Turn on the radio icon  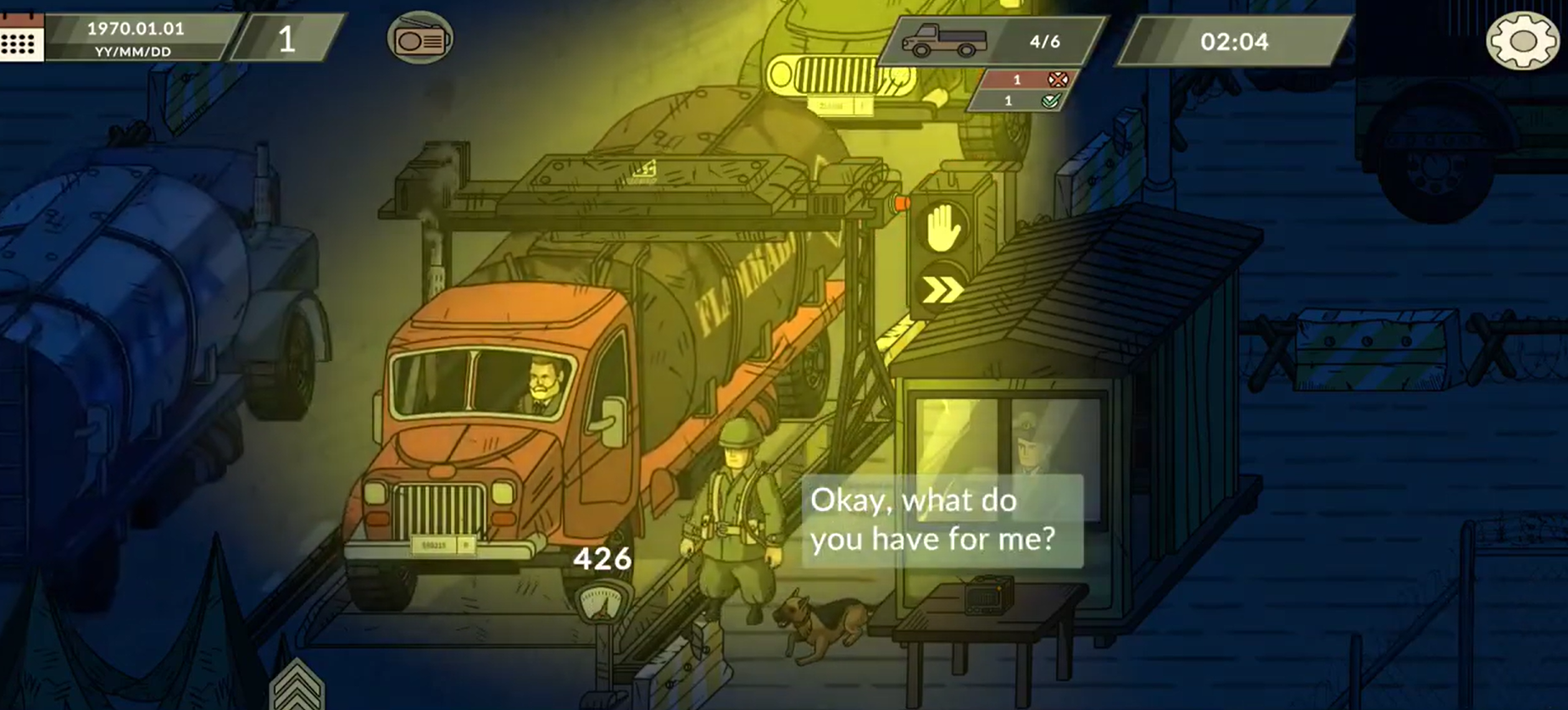pyautogui.click(x=420, y=38)
